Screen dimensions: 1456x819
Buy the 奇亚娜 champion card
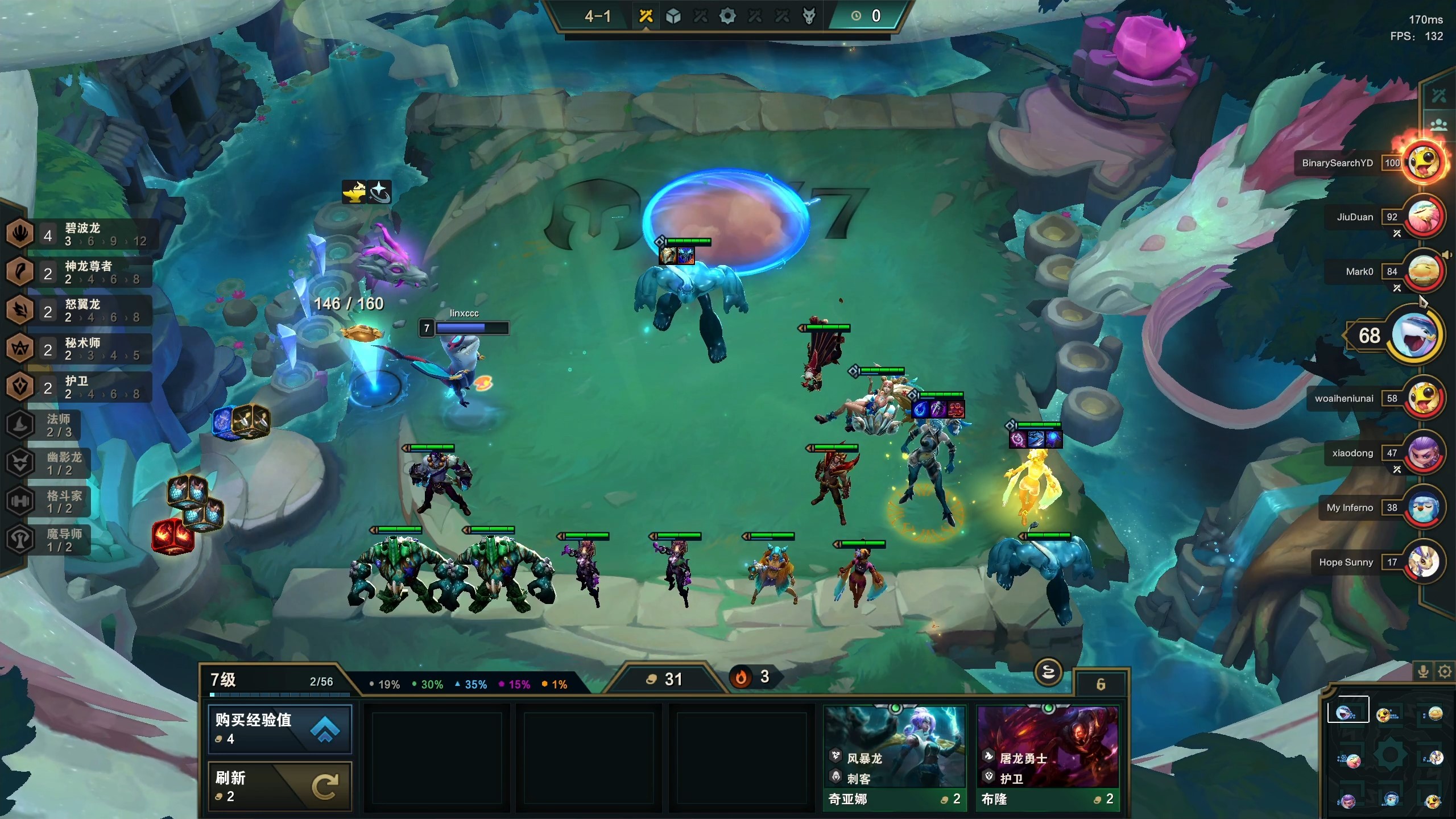click(x=895, y=756)
